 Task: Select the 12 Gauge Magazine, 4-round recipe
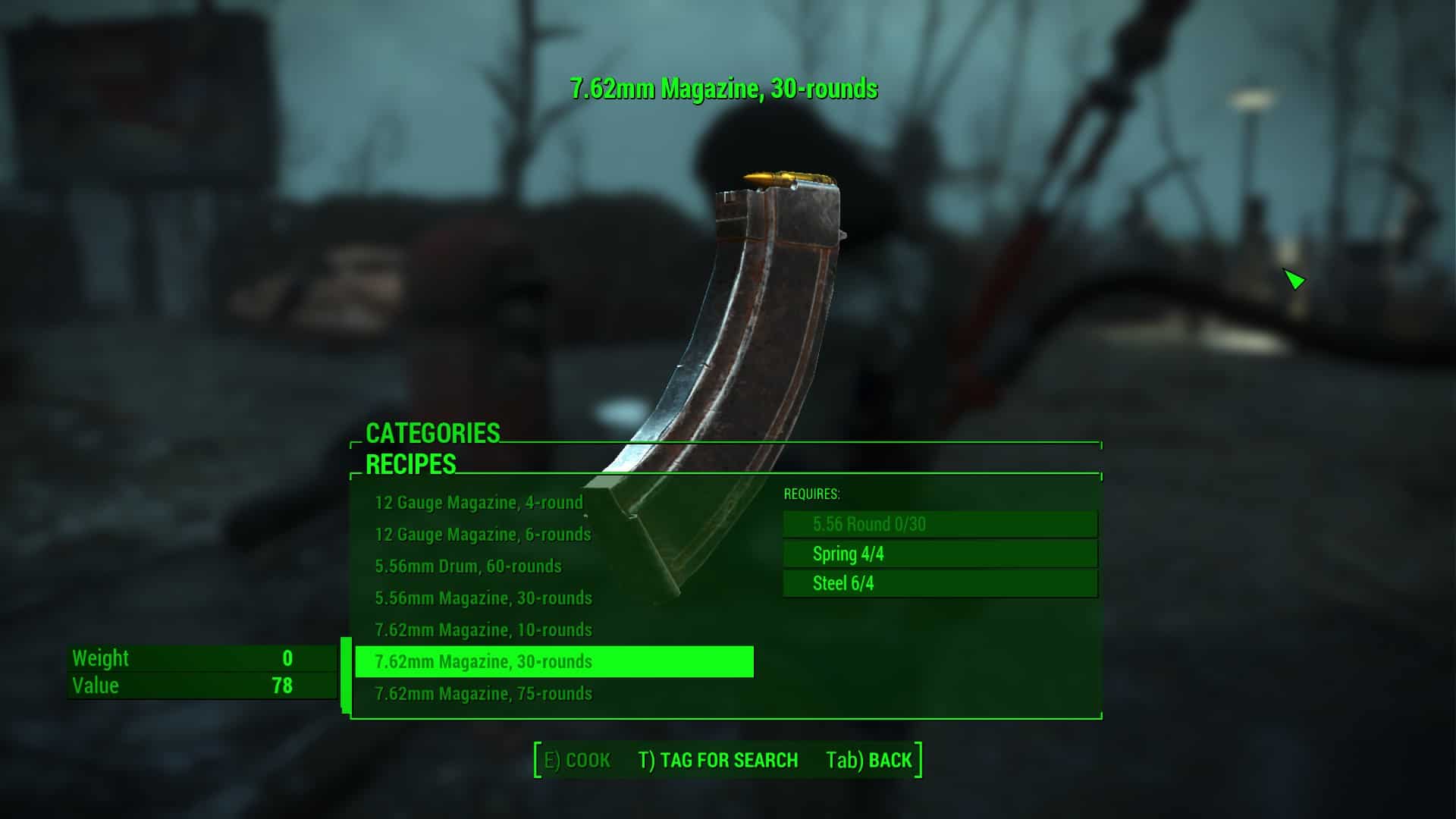[479, 503]
